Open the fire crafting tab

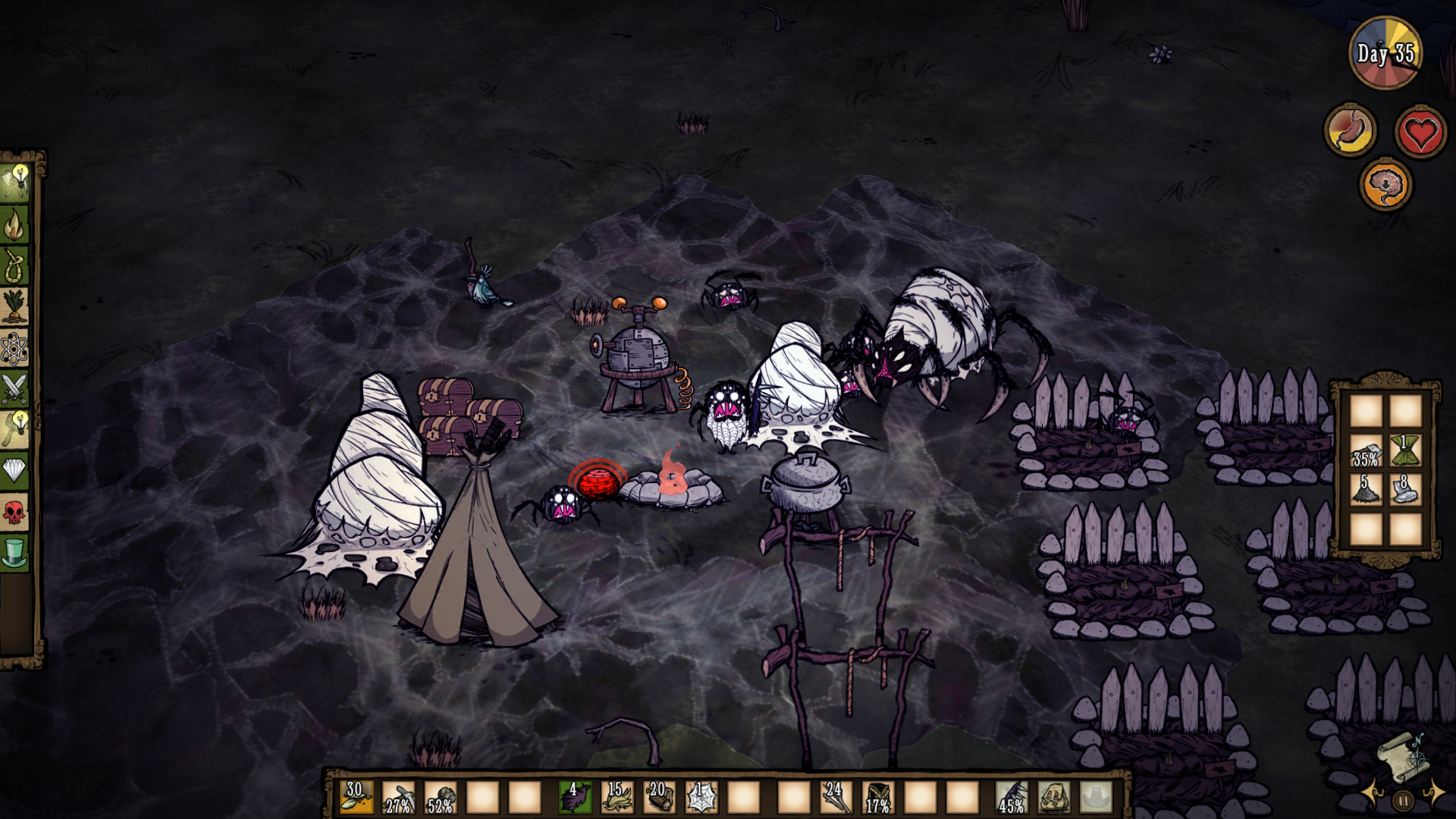tap(15, 224)
